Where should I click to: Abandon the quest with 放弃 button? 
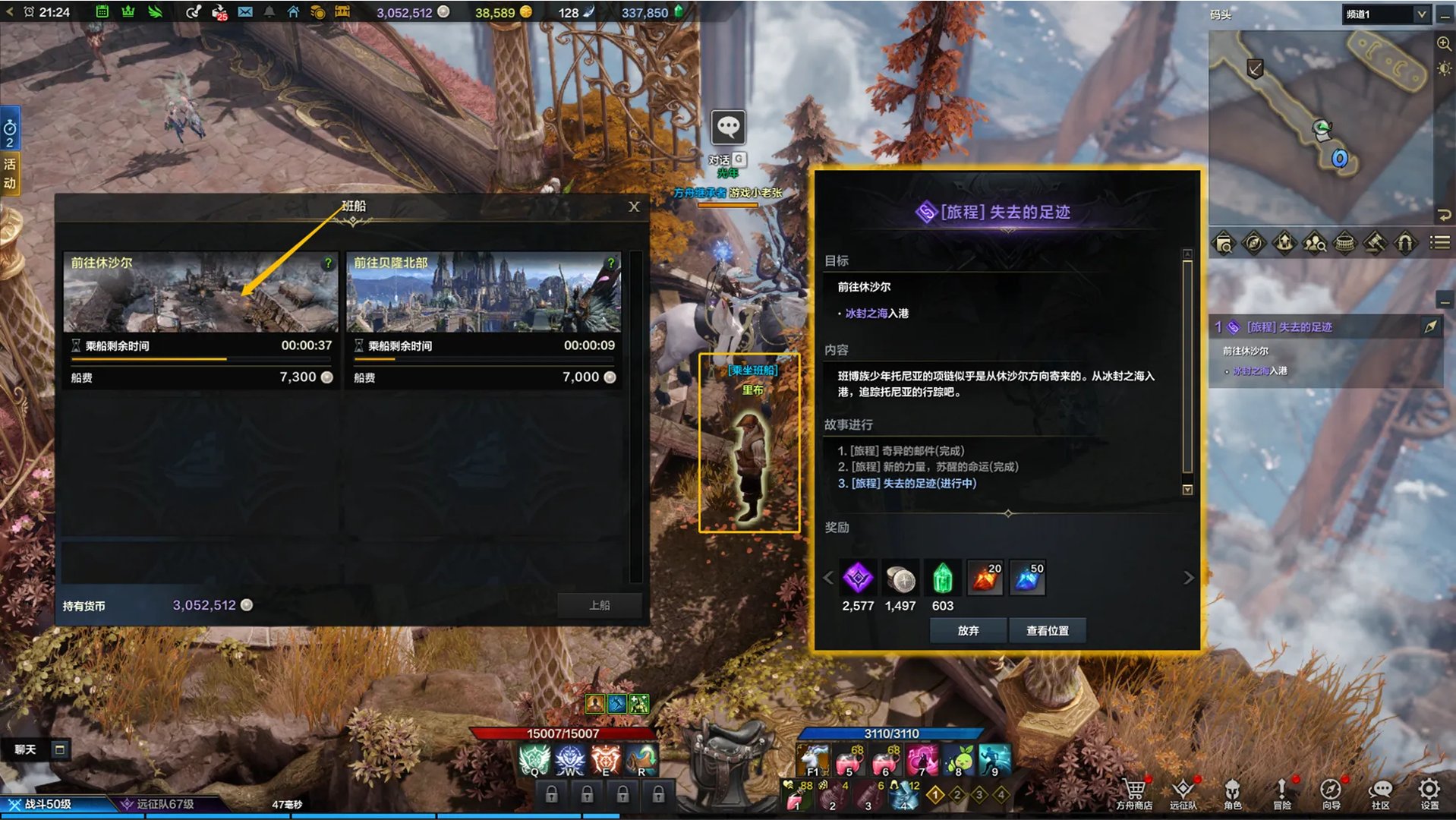(968, 630)
